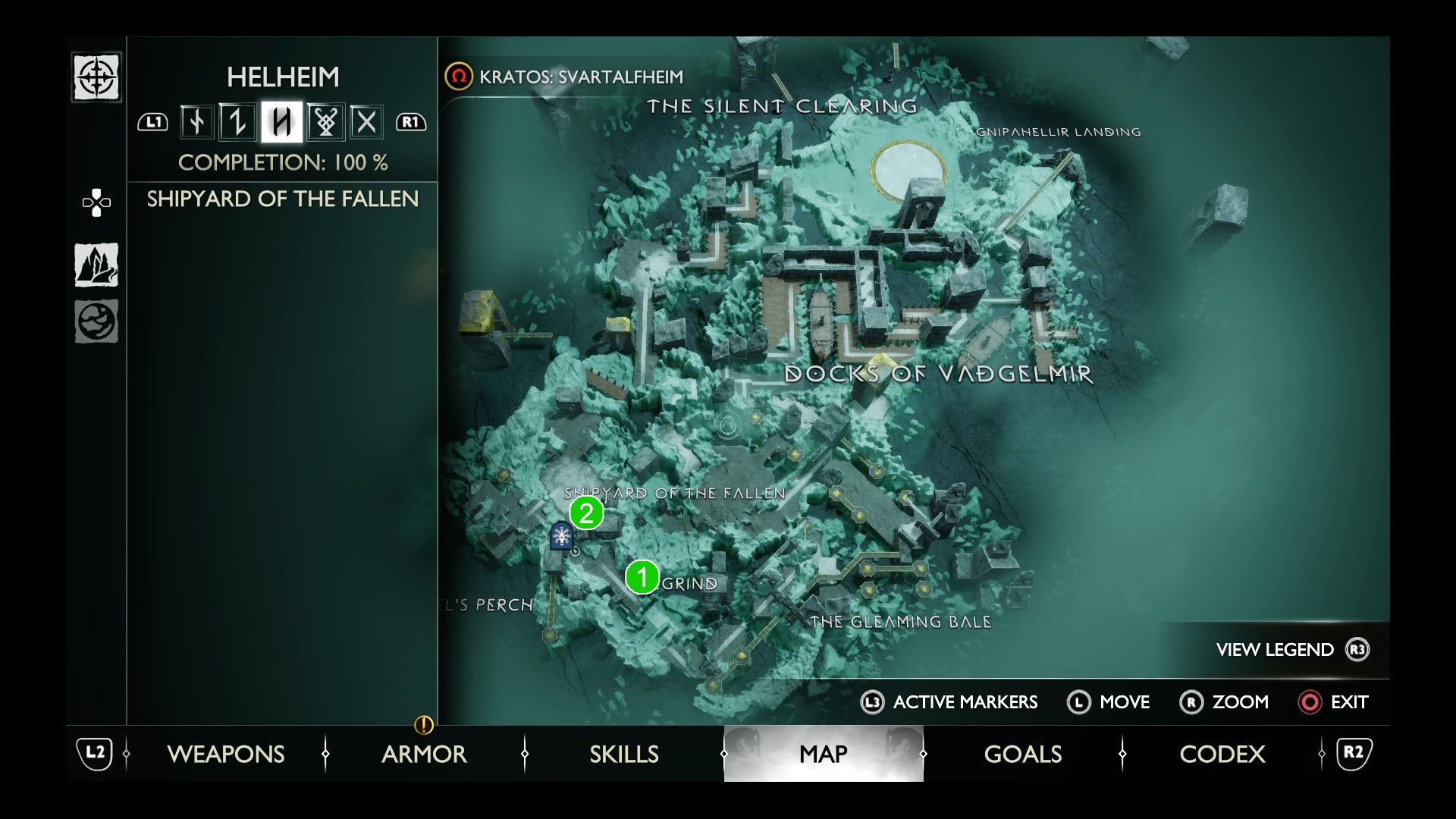Screen dimensions: 1456x819
Task: Select Shipyard of the Fallen in list
Action: coord(282,199)
